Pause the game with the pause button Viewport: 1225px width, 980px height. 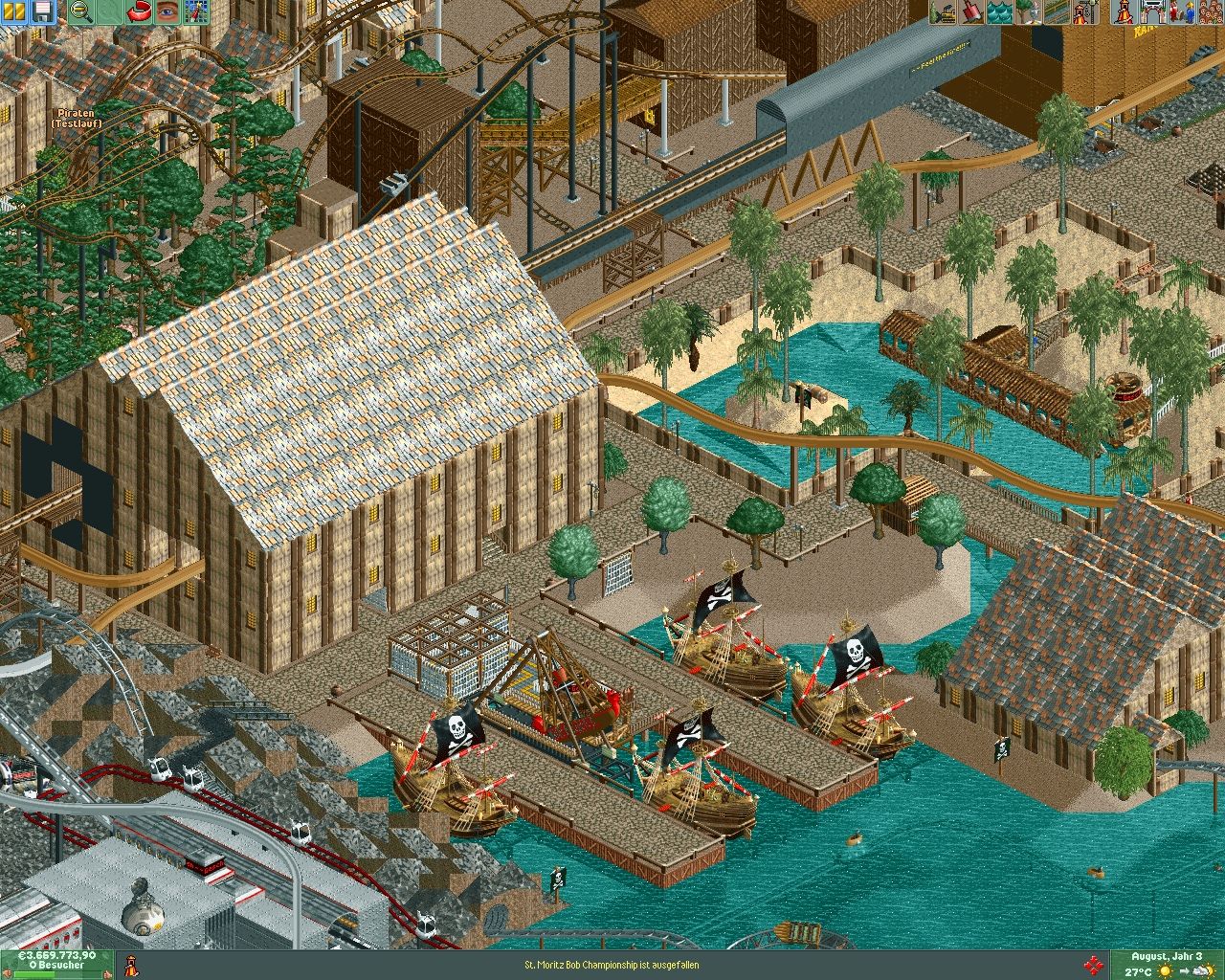tap(14, 11)
